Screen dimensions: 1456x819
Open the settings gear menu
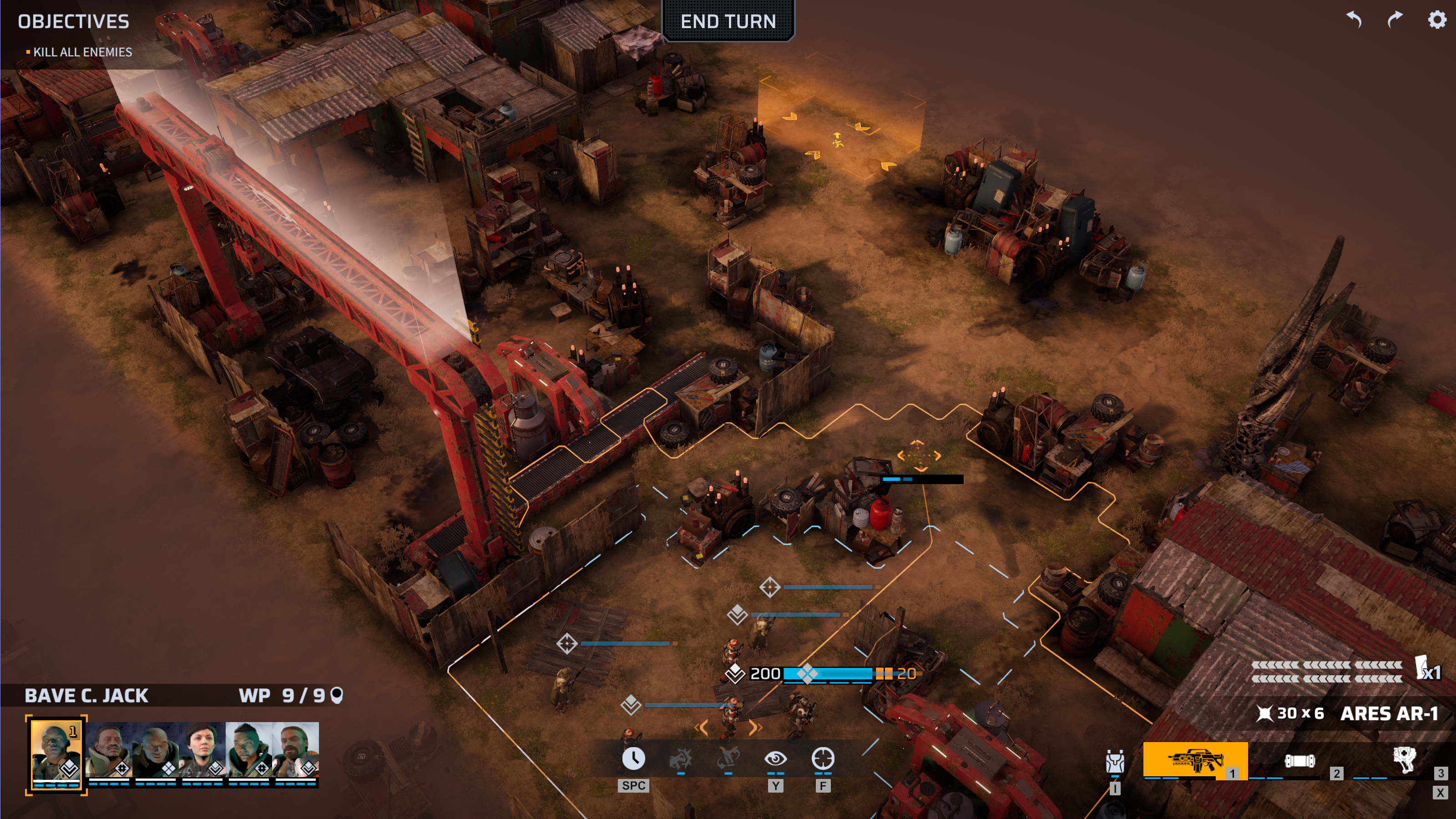tap(1436, 20)
